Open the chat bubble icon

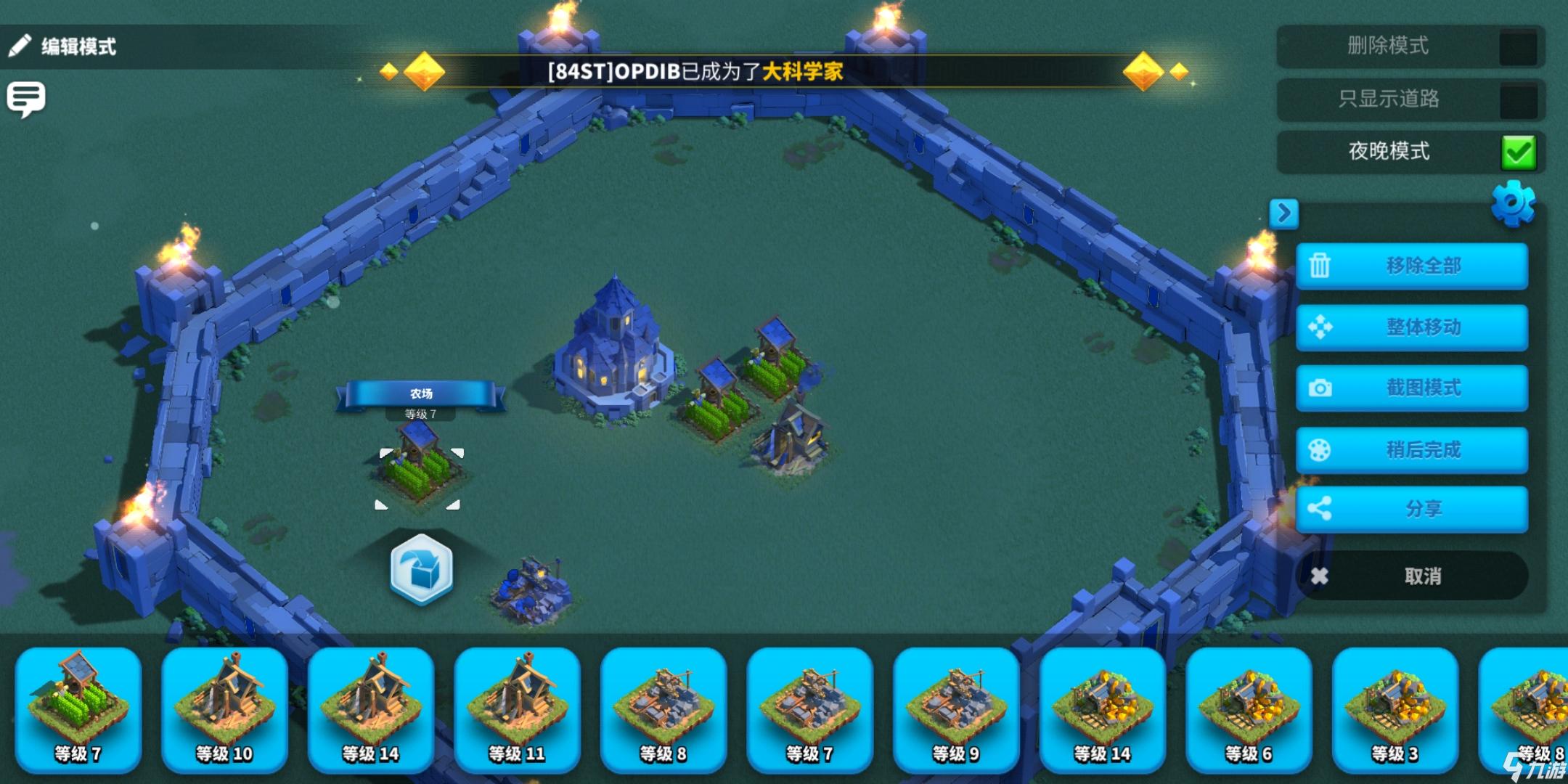(26, 99)
